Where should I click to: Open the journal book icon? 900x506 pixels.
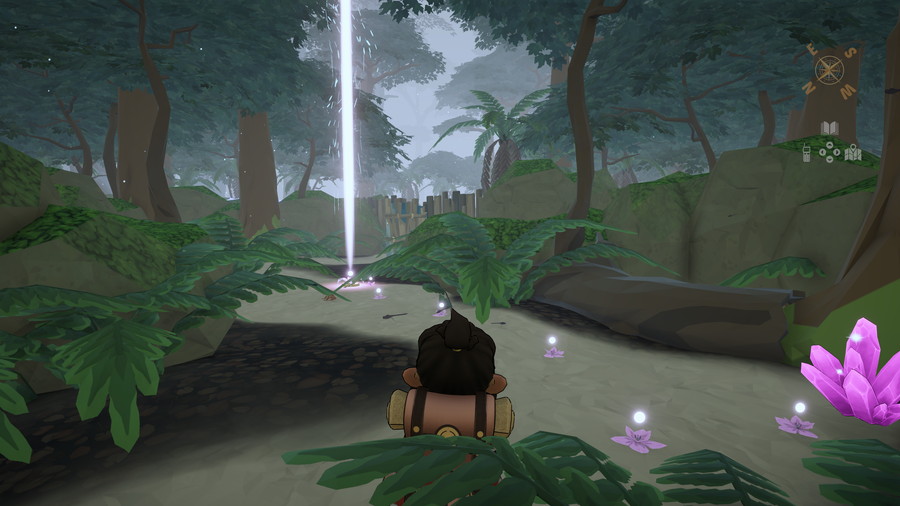[x=829, y=128]
